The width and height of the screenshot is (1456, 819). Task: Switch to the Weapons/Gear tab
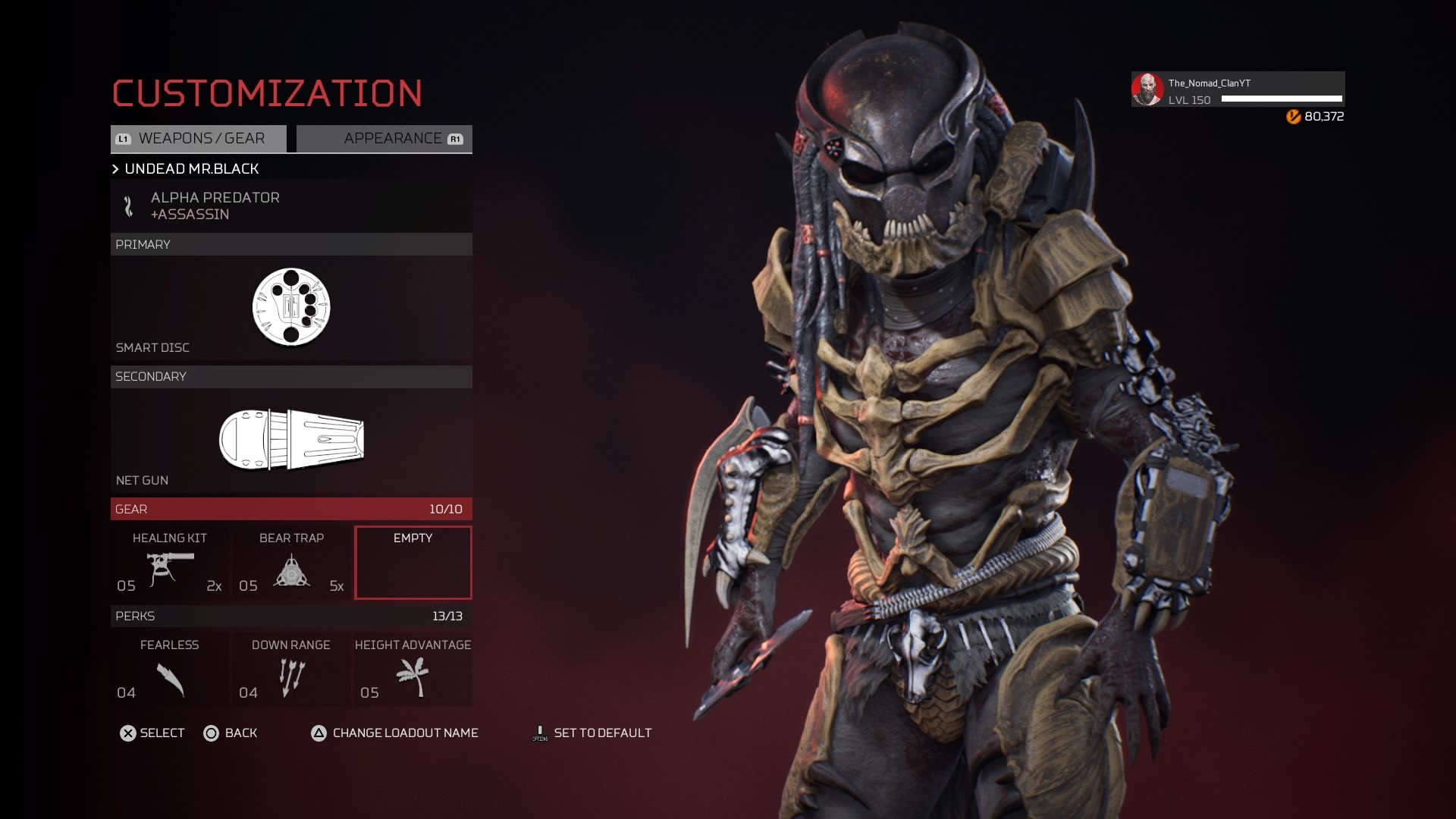(x=199, y=139)
